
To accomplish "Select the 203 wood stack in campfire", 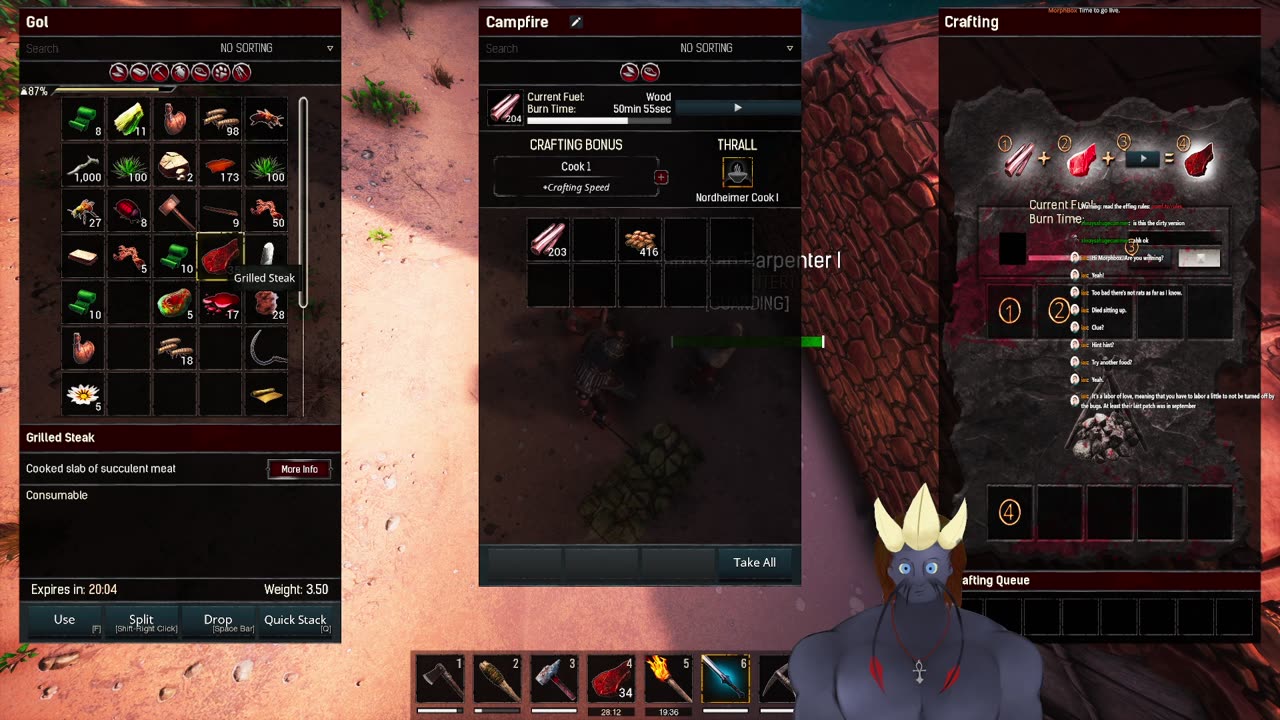I will [548, 240].
